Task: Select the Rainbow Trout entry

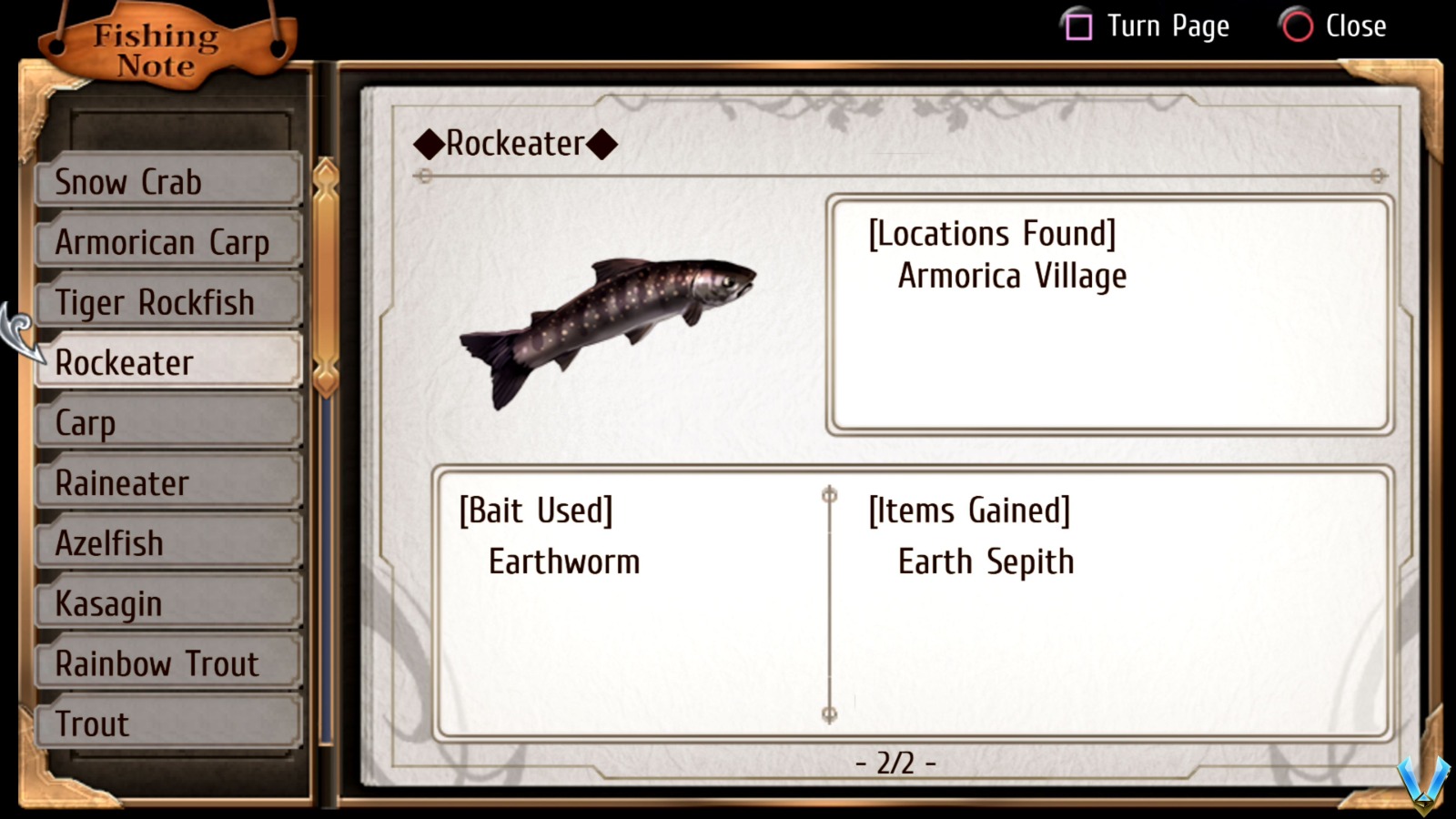Action: click(x=168, y=662)
